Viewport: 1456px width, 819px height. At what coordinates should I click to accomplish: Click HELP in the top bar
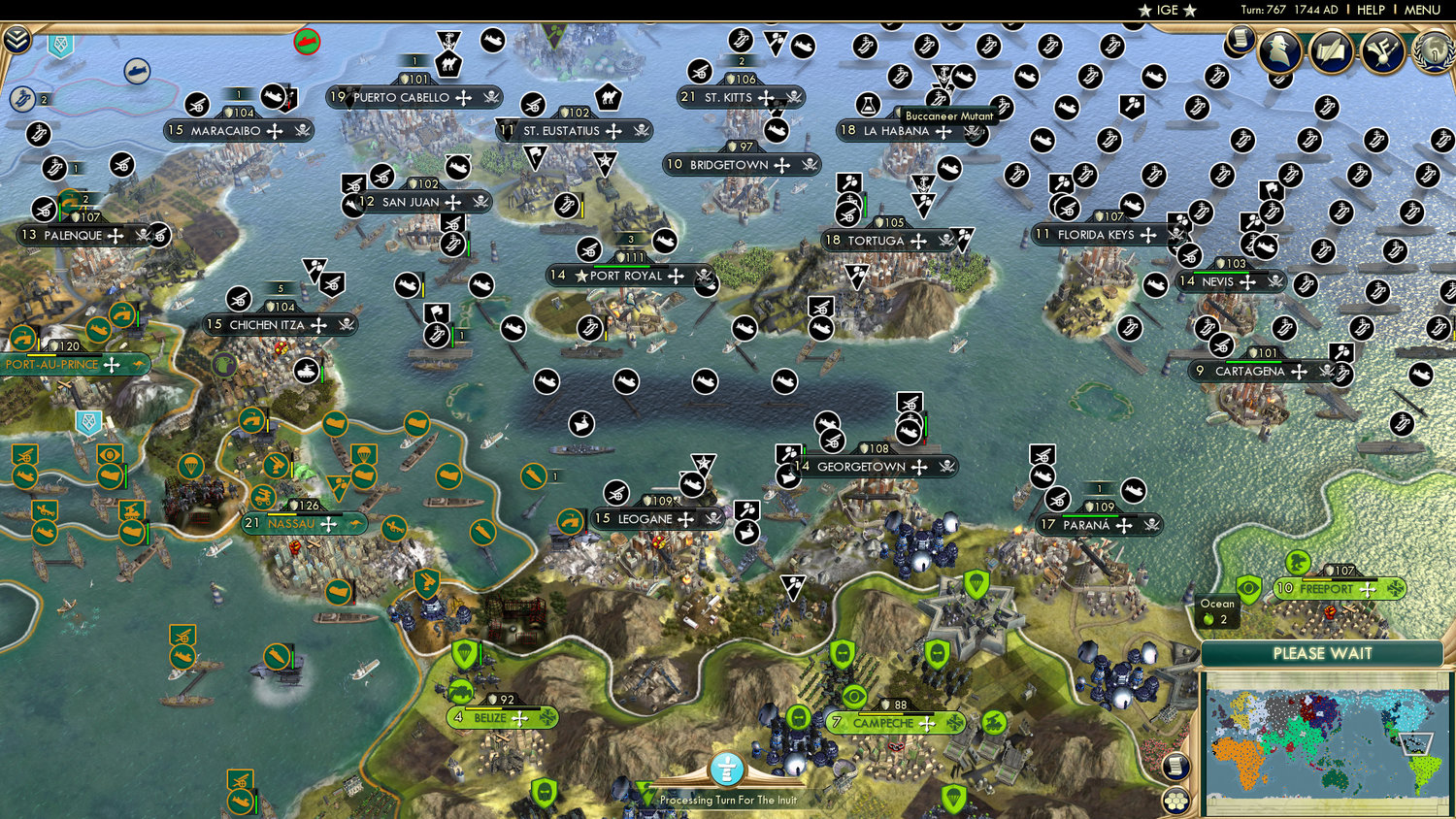[x=1373, y=10]
